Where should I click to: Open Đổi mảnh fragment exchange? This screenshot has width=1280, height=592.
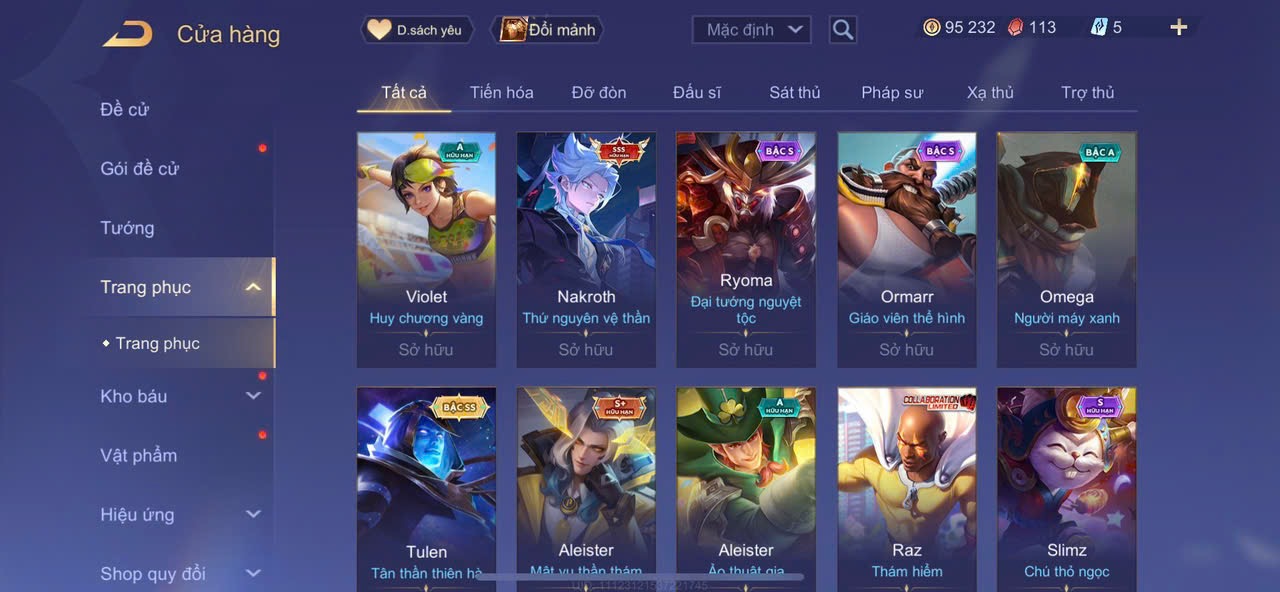click(548, 30)
